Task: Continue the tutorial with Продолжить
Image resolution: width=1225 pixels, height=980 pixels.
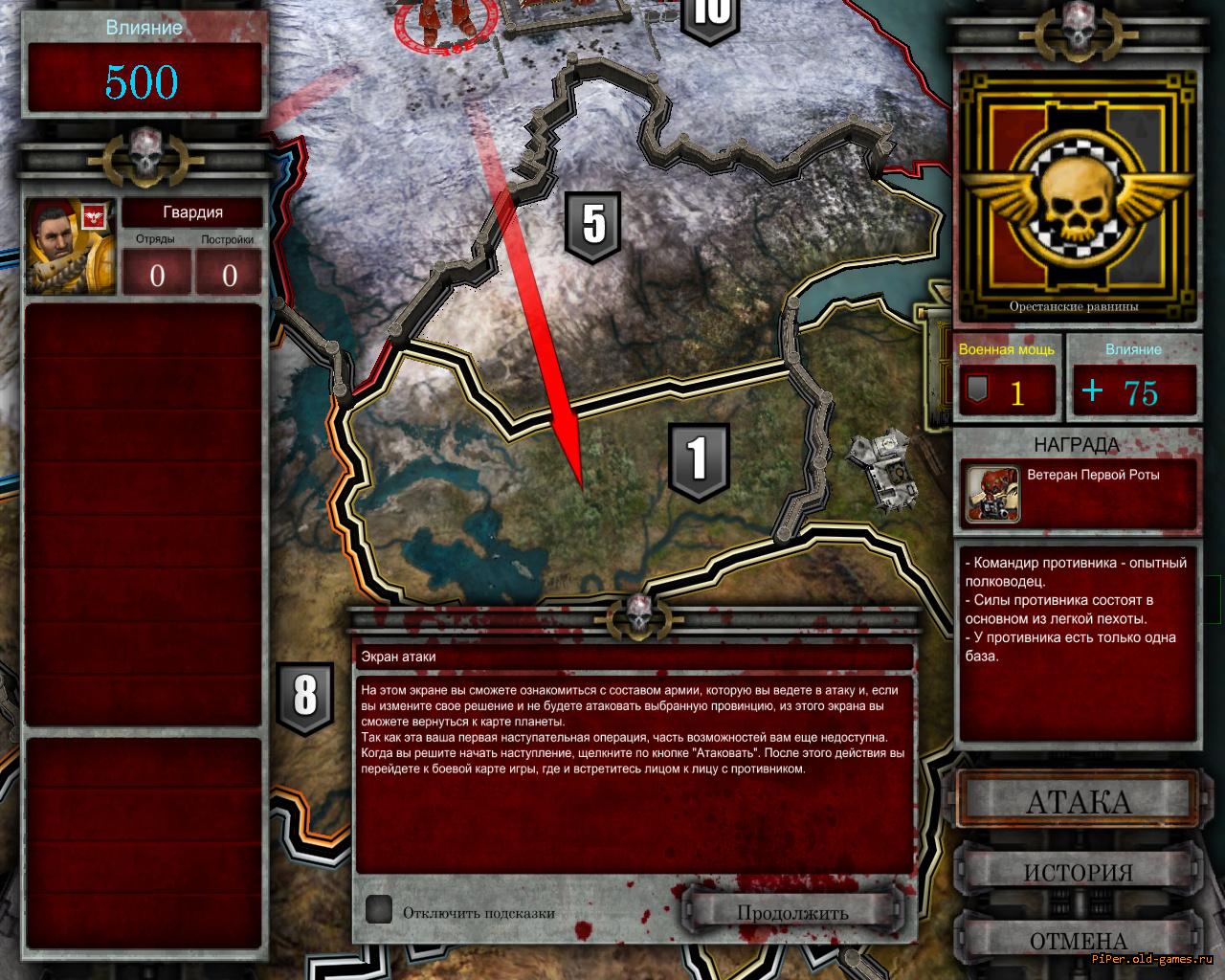Action: tap(792, 912)
